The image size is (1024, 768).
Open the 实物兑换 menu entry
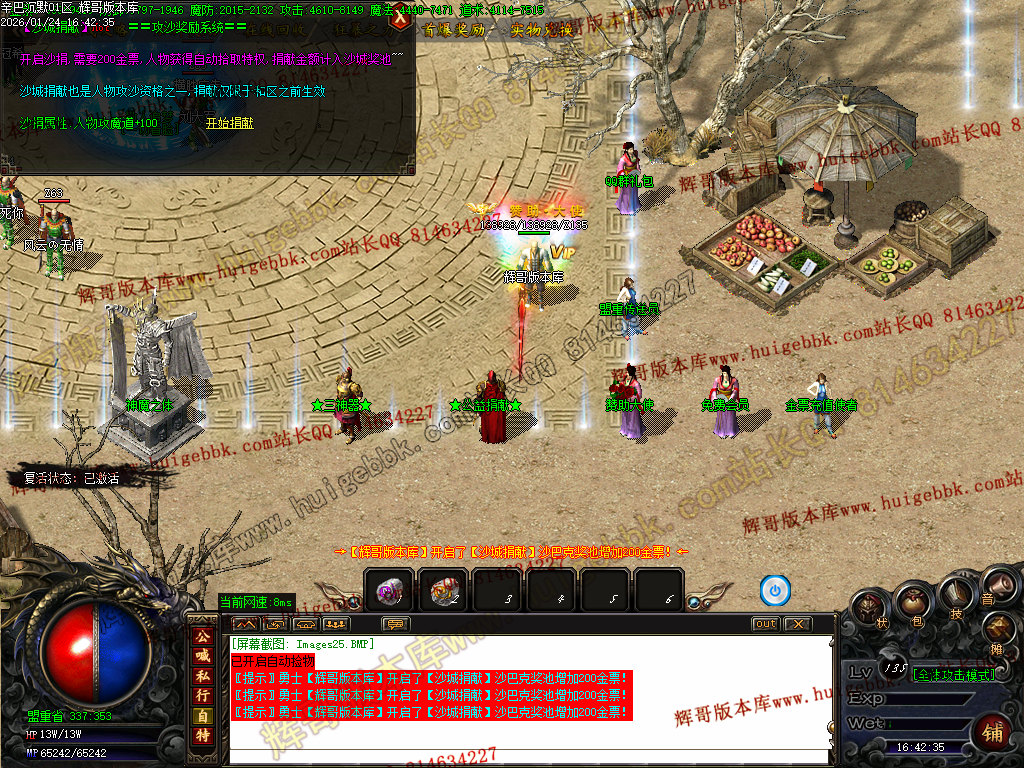coord(540,30)
